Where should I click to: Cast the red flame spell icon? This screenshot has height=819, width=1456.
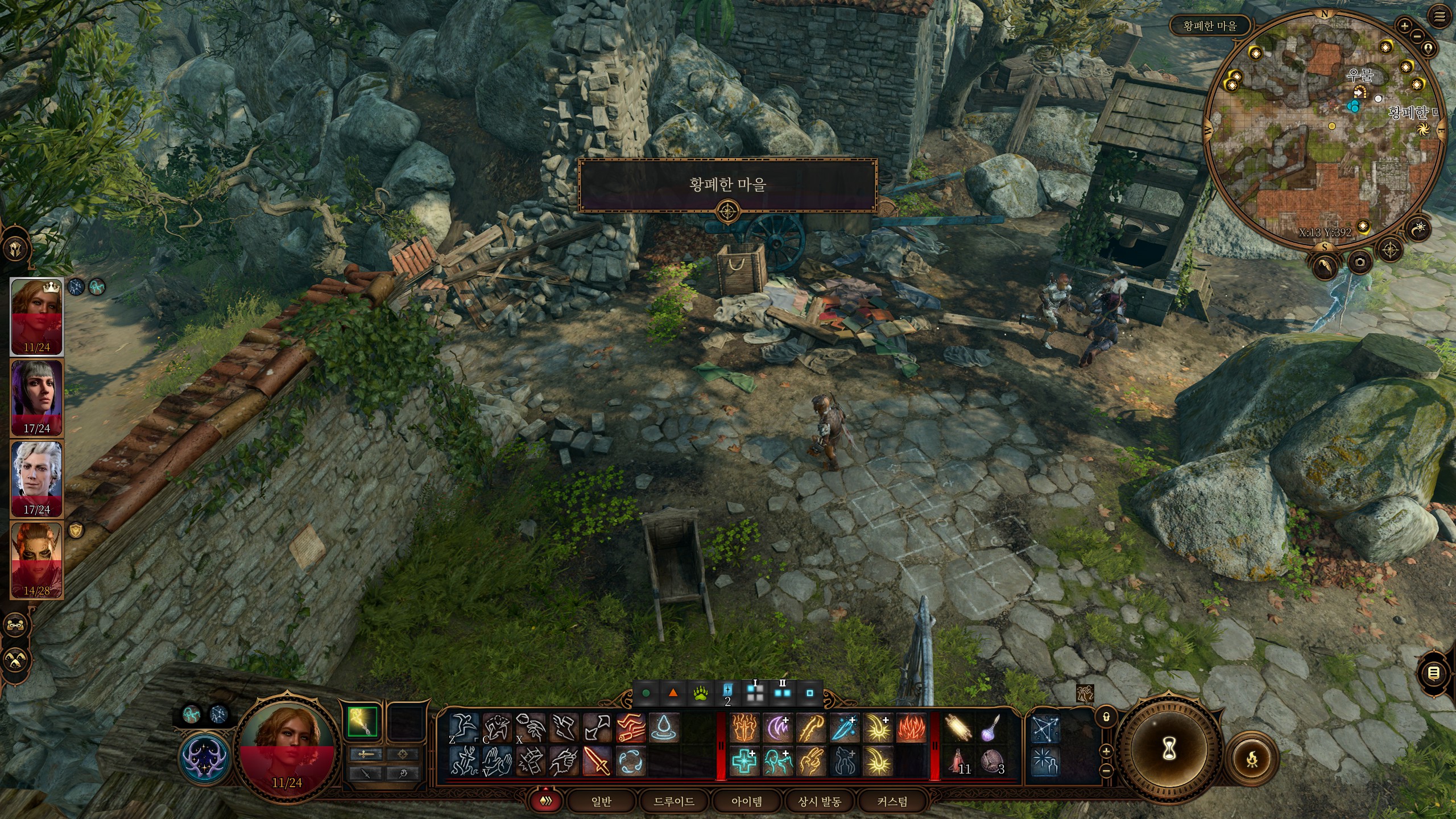point(911,728)
